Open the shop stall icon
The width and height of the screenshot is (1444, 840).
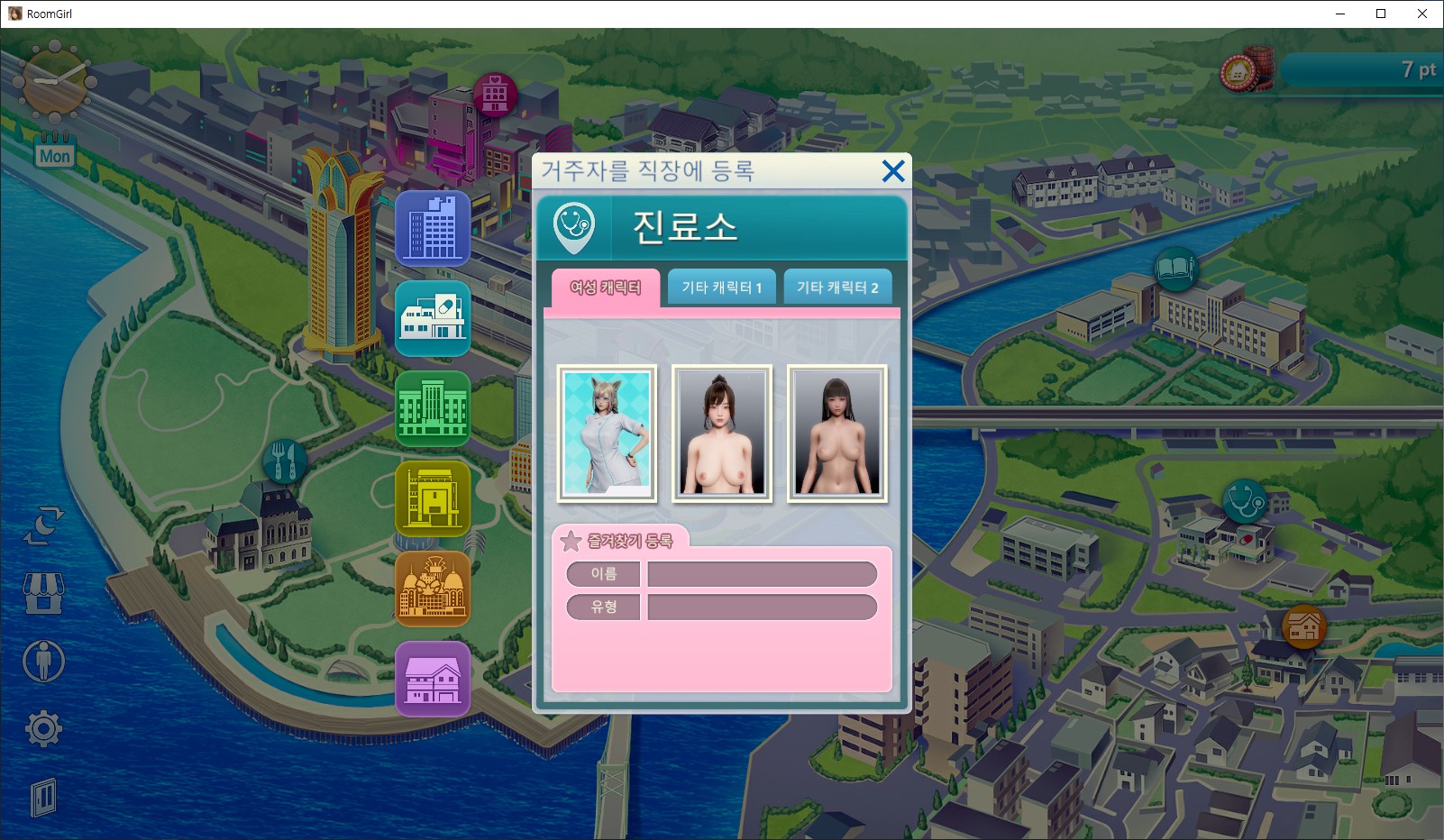[x=43, y=594]
